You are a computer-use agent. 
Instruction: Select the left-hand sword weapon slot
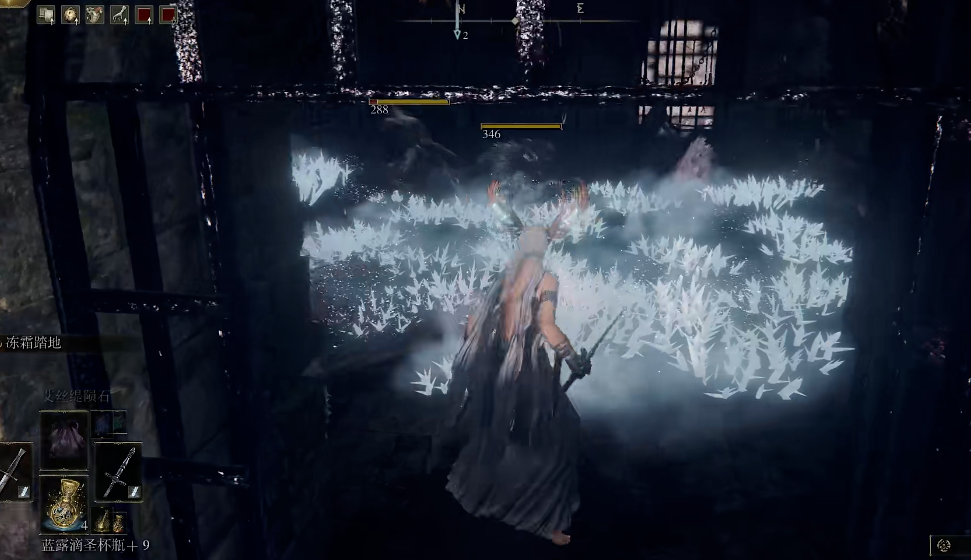coord(12,472)
